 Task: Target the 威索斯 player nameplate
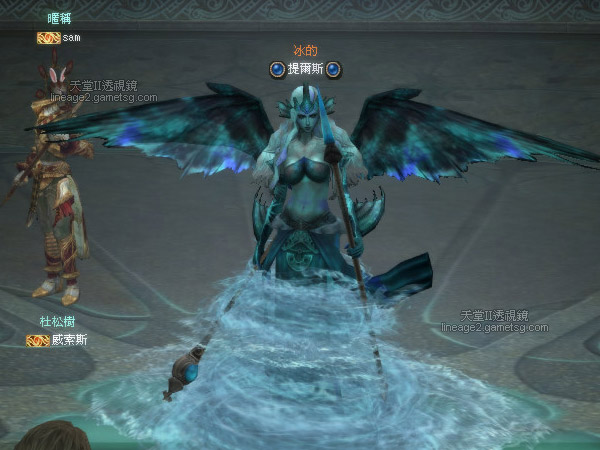(69, 340)
